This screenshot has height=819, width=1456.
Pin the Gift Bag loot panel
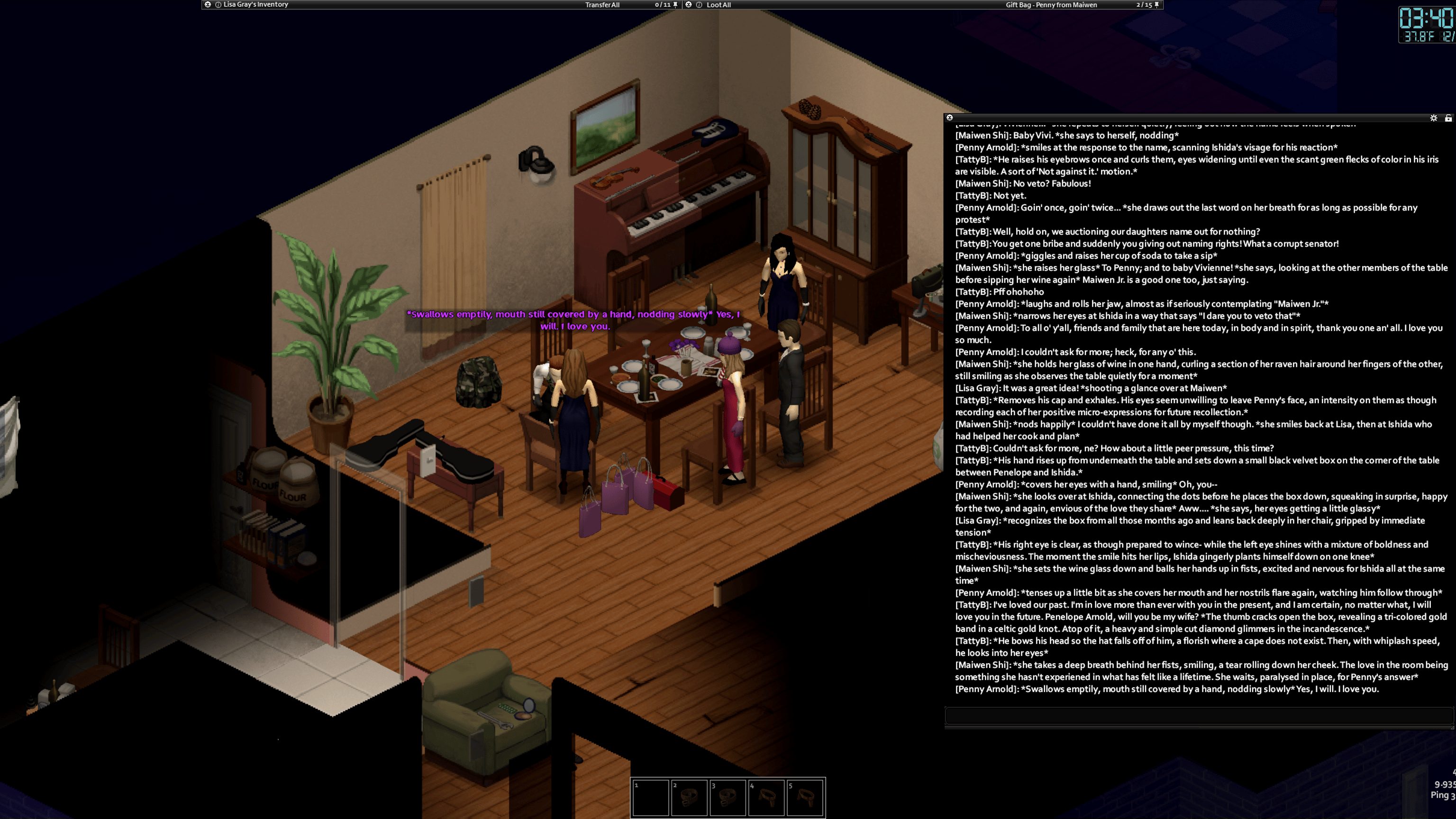tap(1156, 5)
